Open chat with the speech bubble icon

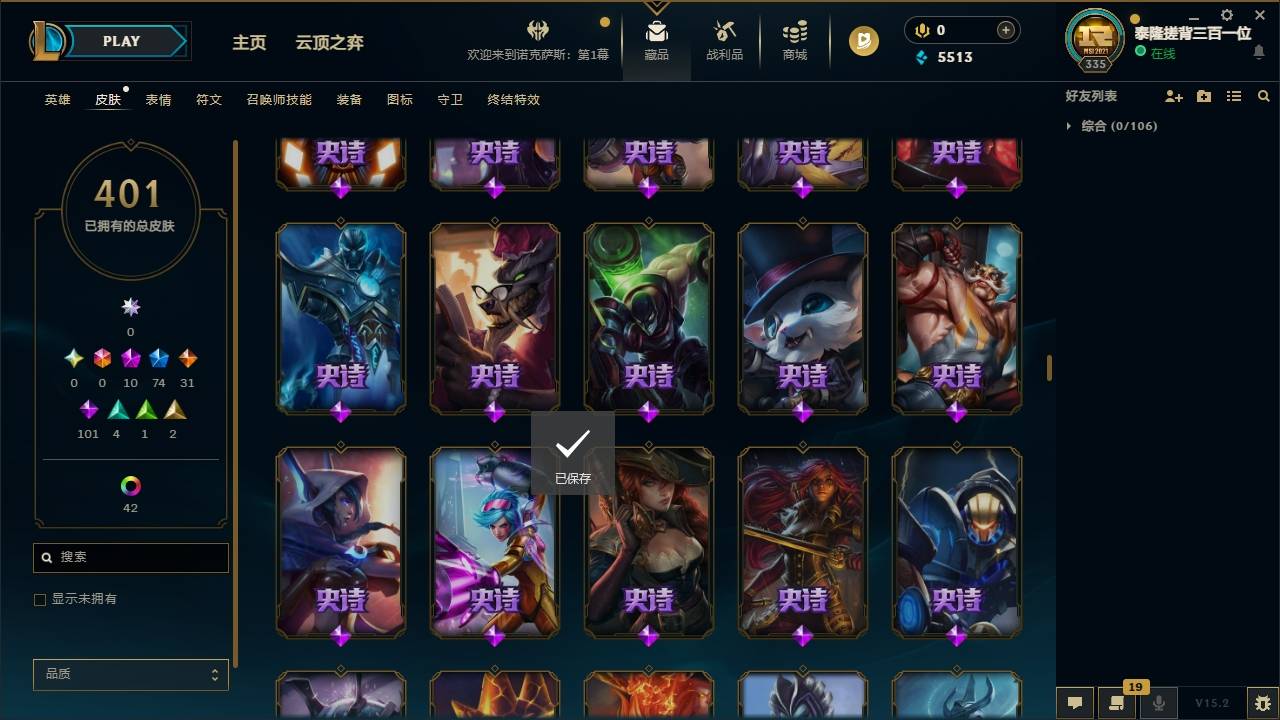[x=1073, y=703]
